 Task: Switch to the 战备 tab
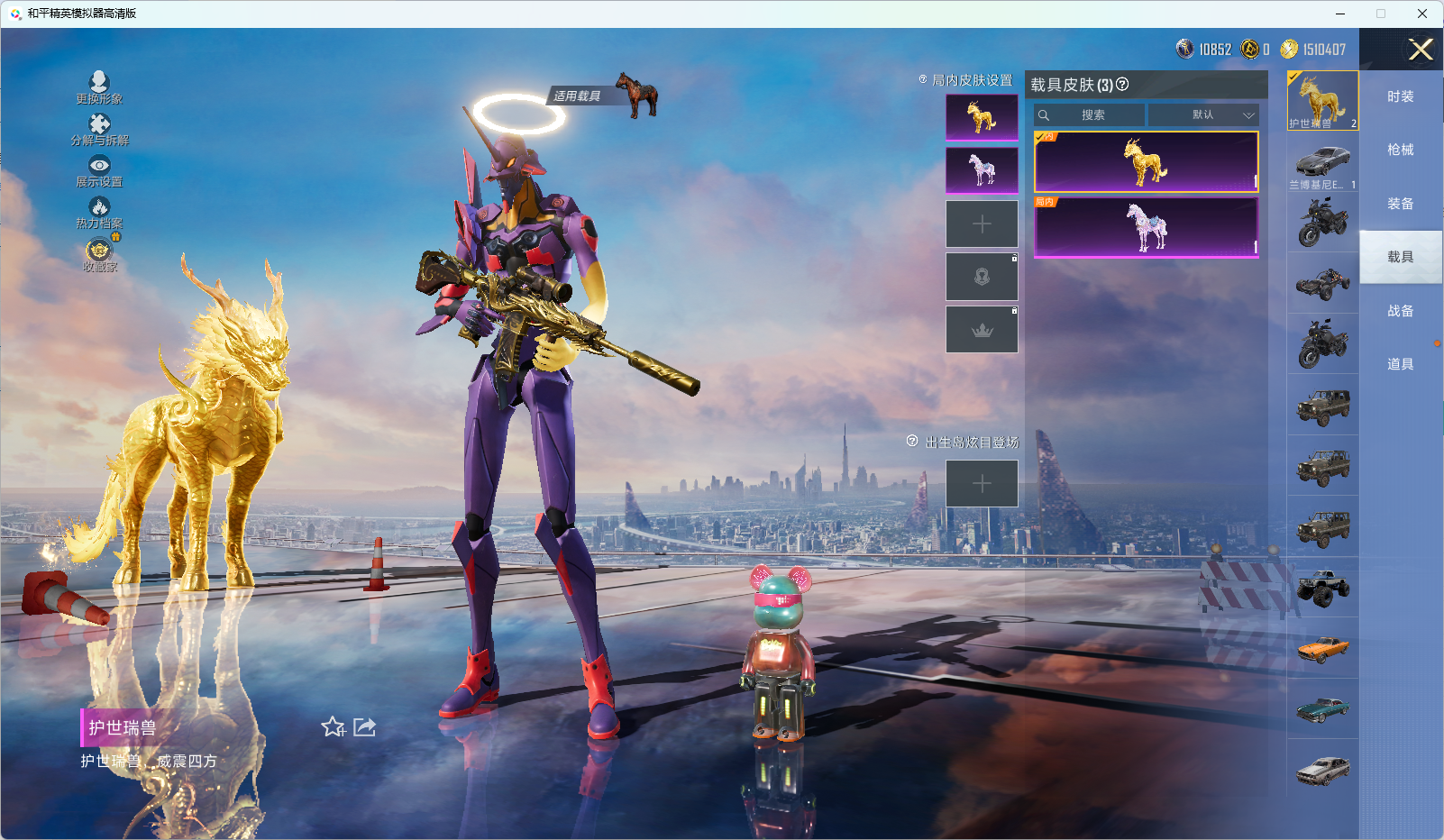1400,311
